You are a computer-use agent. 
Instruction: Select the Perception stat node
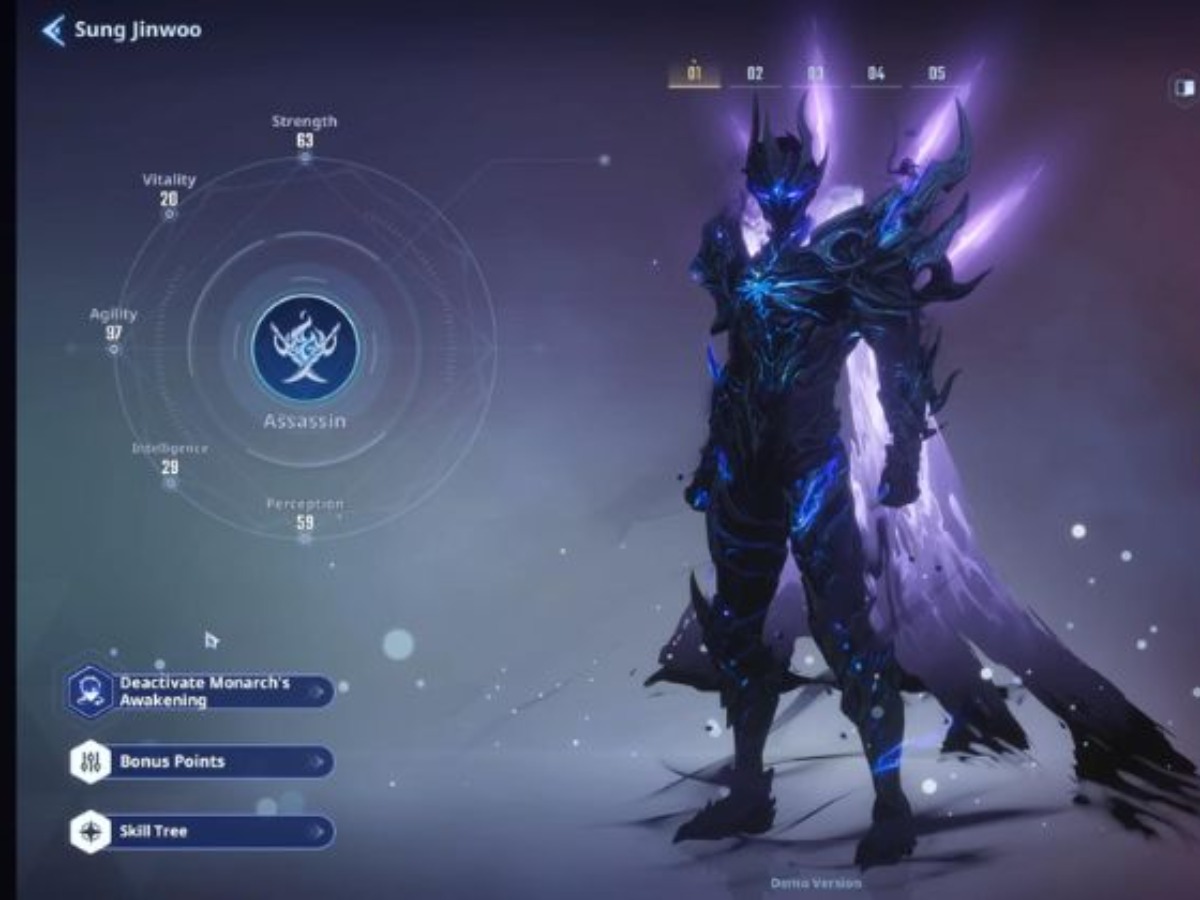[305, 538]
